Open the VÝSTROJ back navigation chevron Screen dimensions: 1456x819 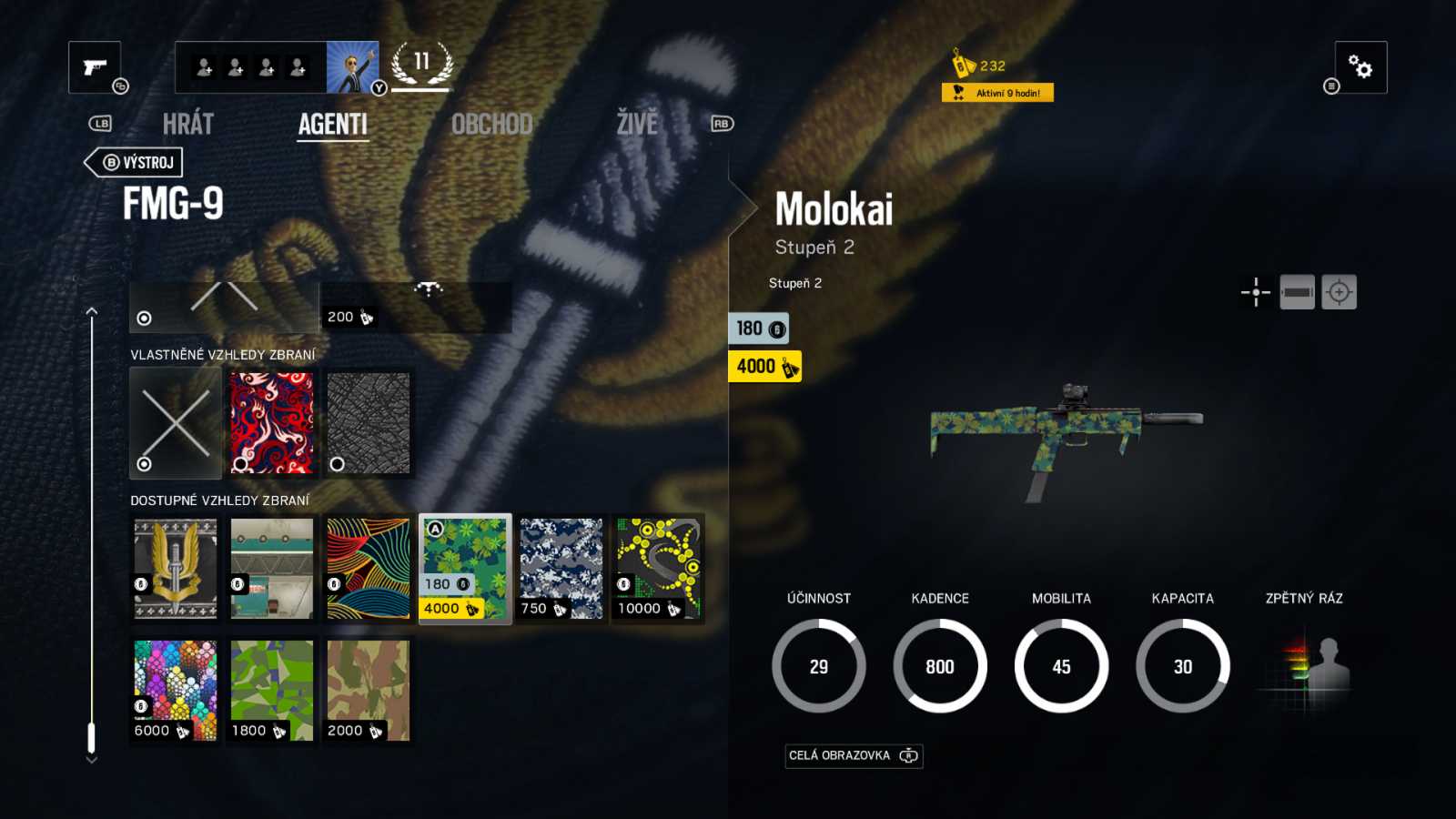133,162
